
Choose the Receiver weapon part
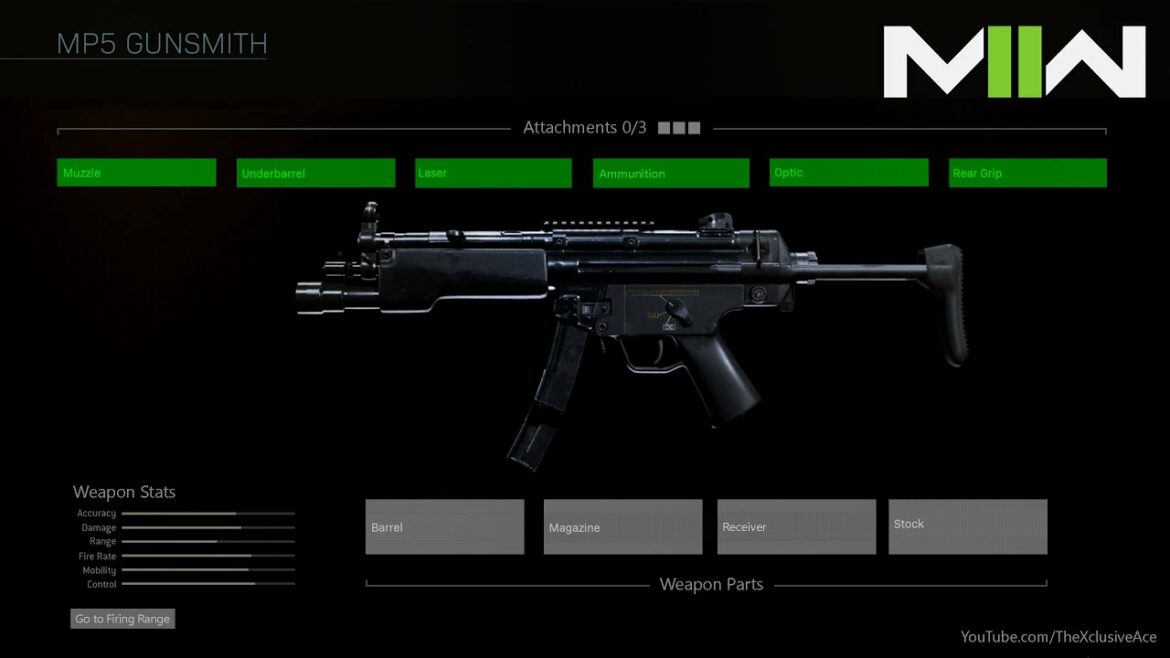tap(796, 526)
